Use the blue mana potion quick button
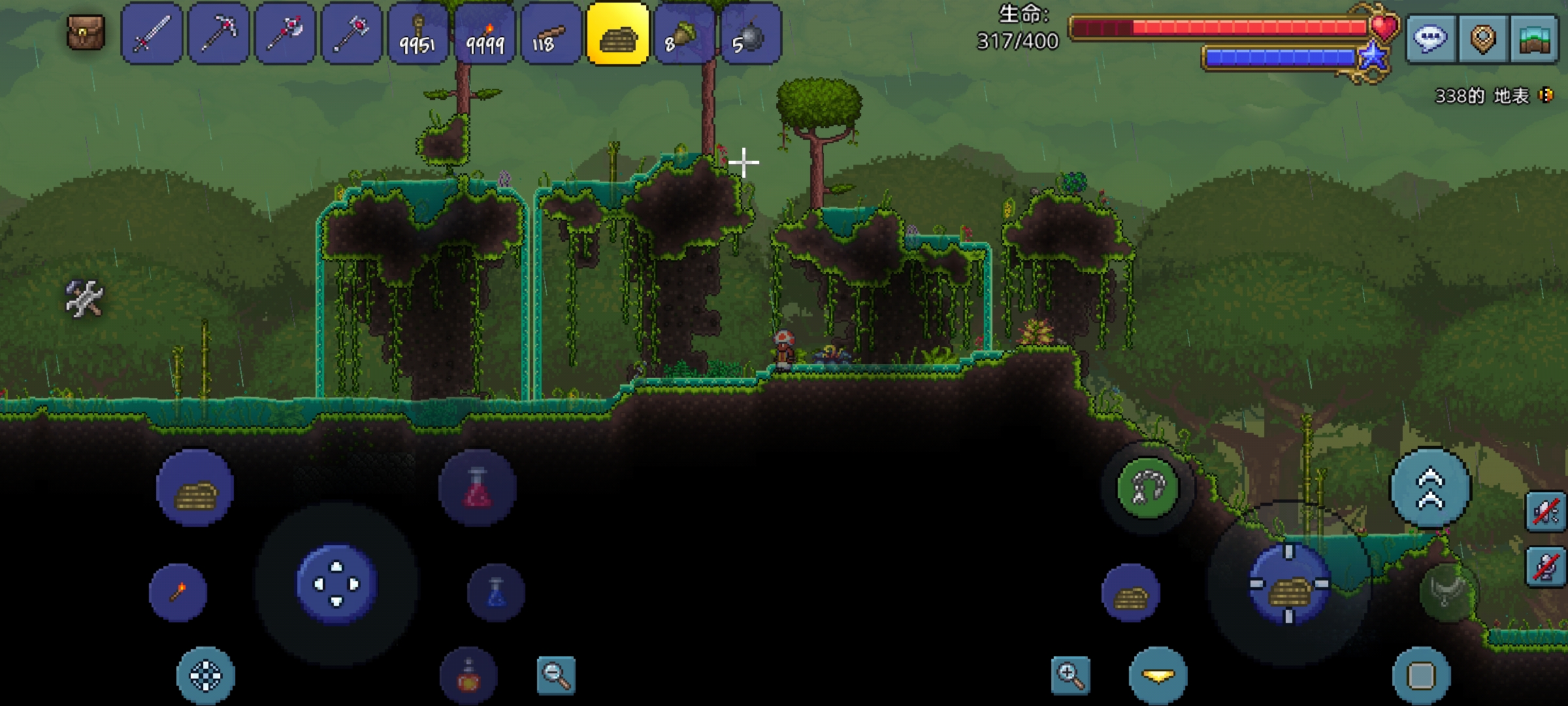 [x=496, y=592]
